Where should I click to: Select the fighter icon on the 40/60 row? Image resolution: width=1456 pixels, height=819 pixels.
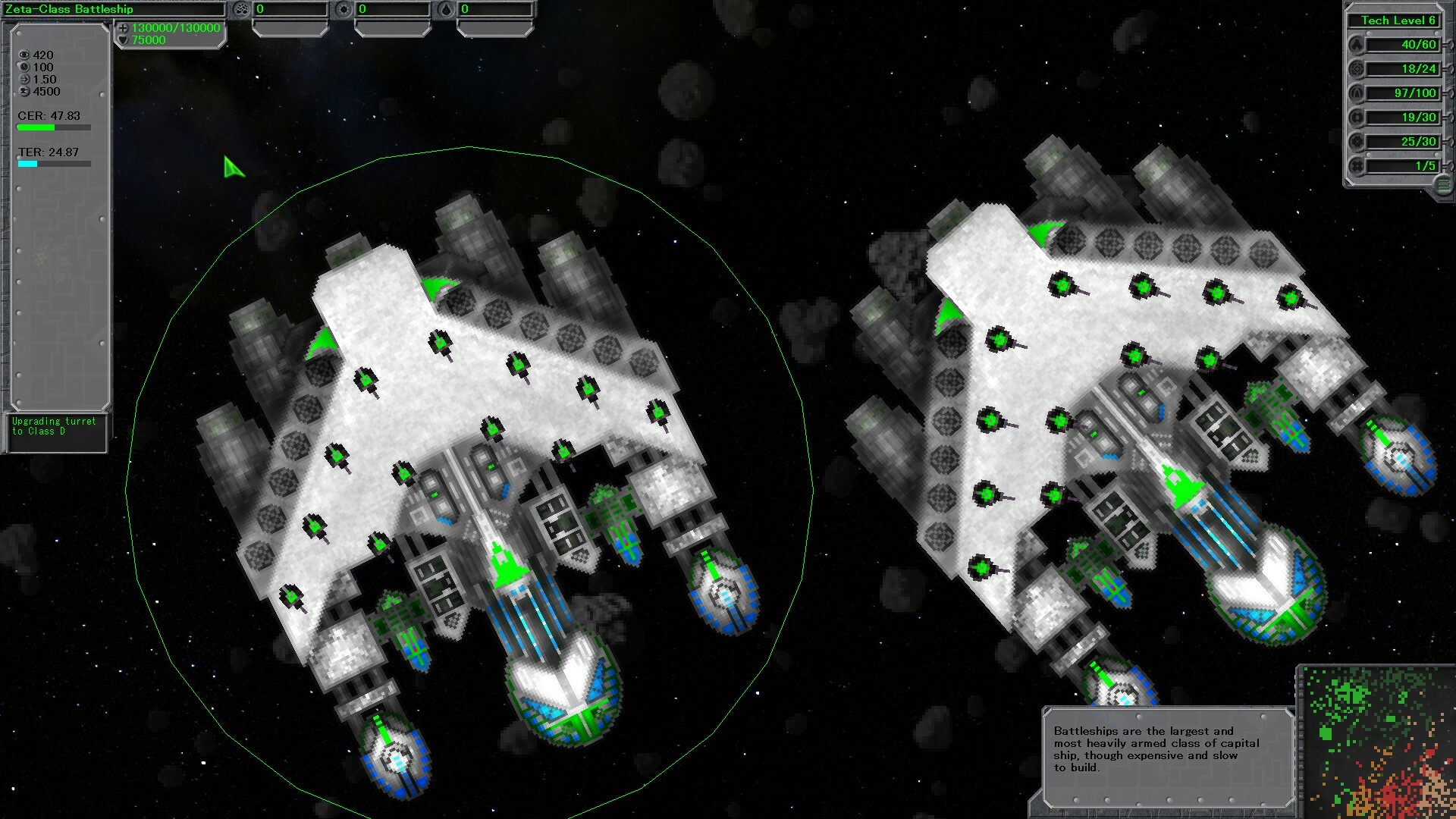click(1357, 45)
